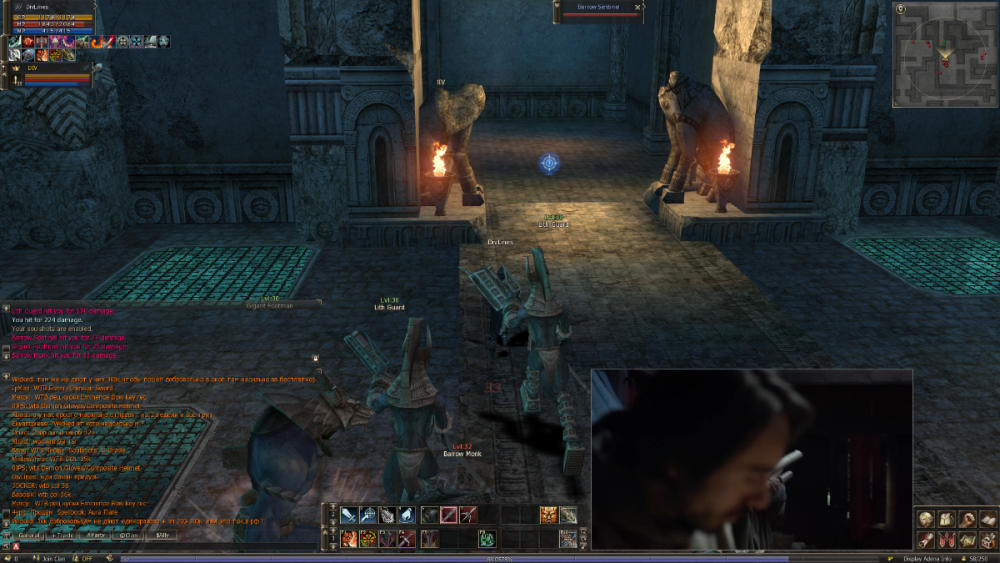Open the open-book skills menu icon
1000x563 pixels.
(987, 519)
